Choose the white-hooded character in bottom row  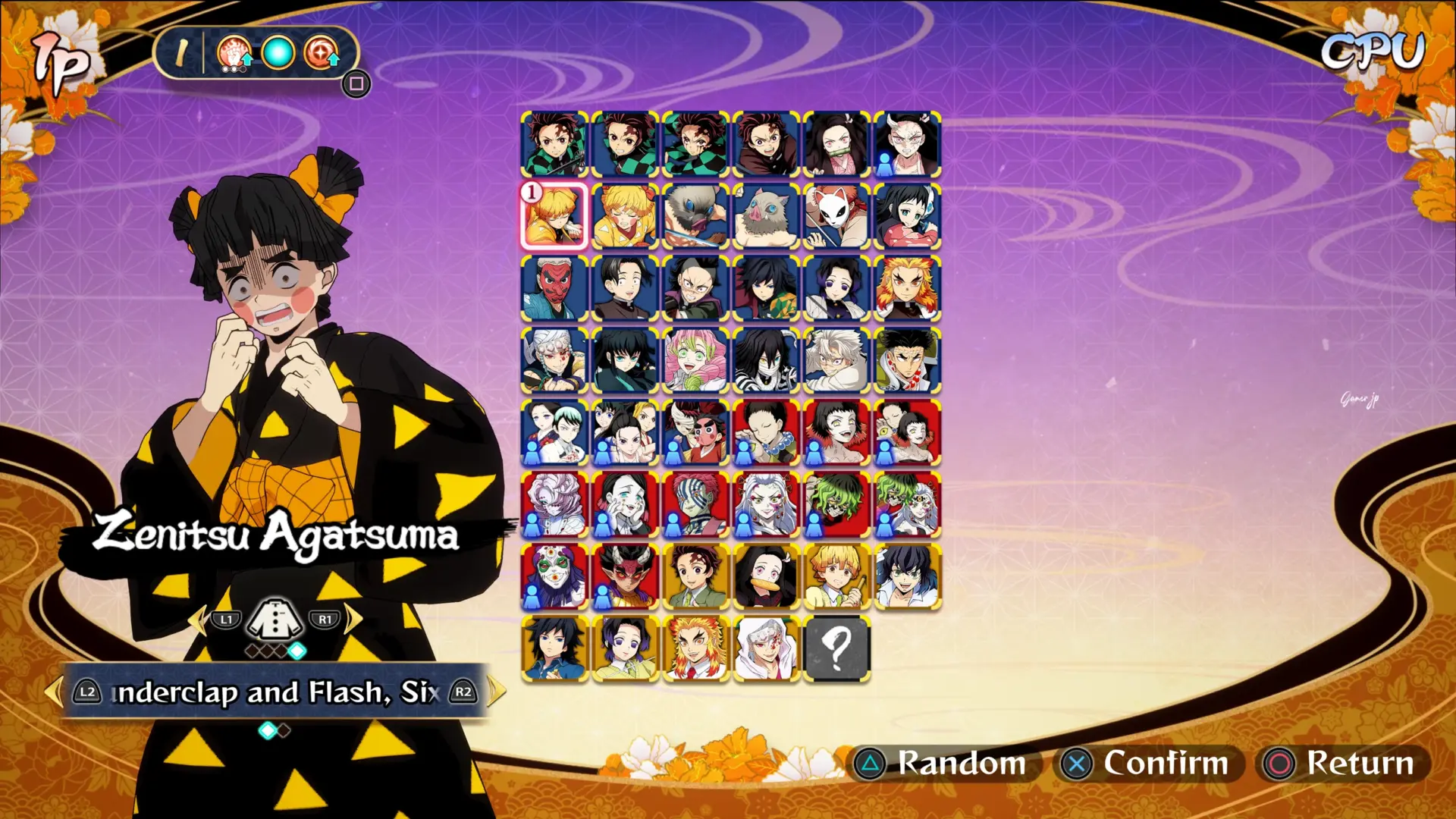[x=766, y=648]
